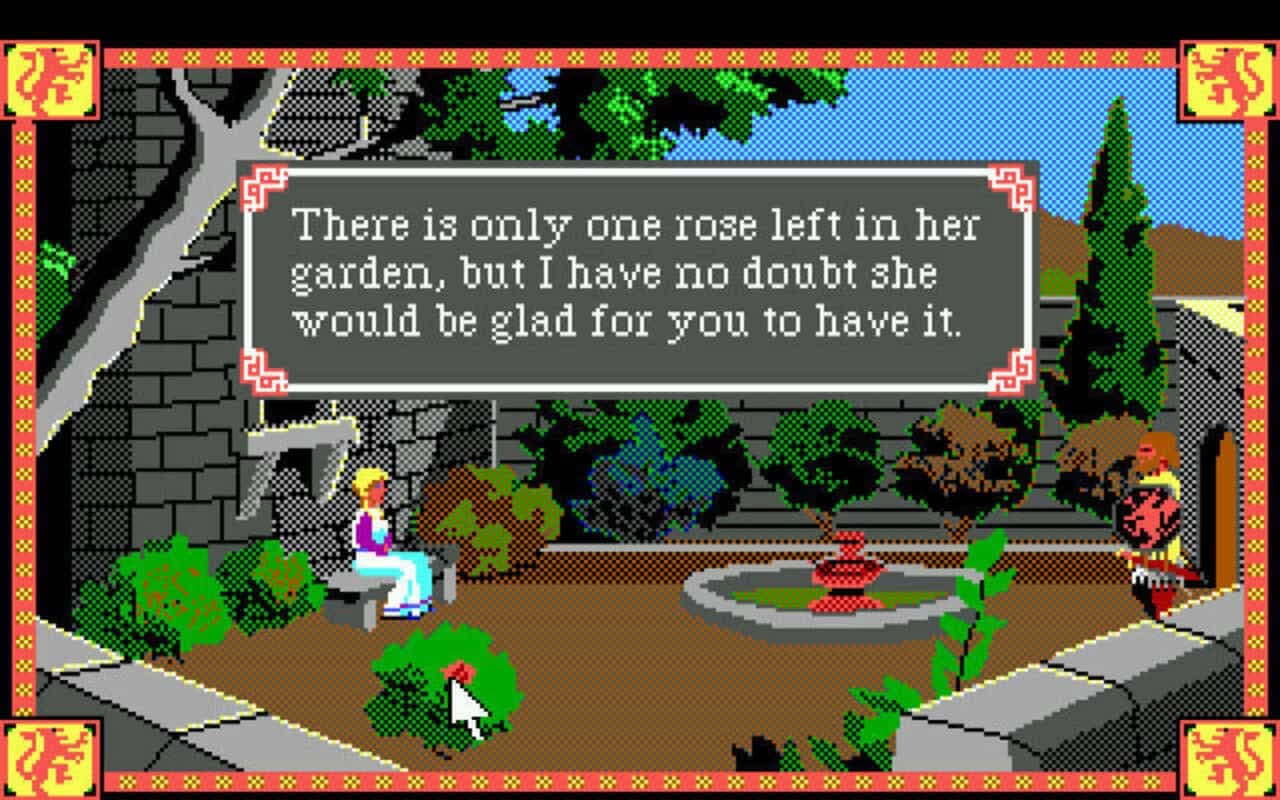Click the seated woman on the stone bench

tap(378, 530)
